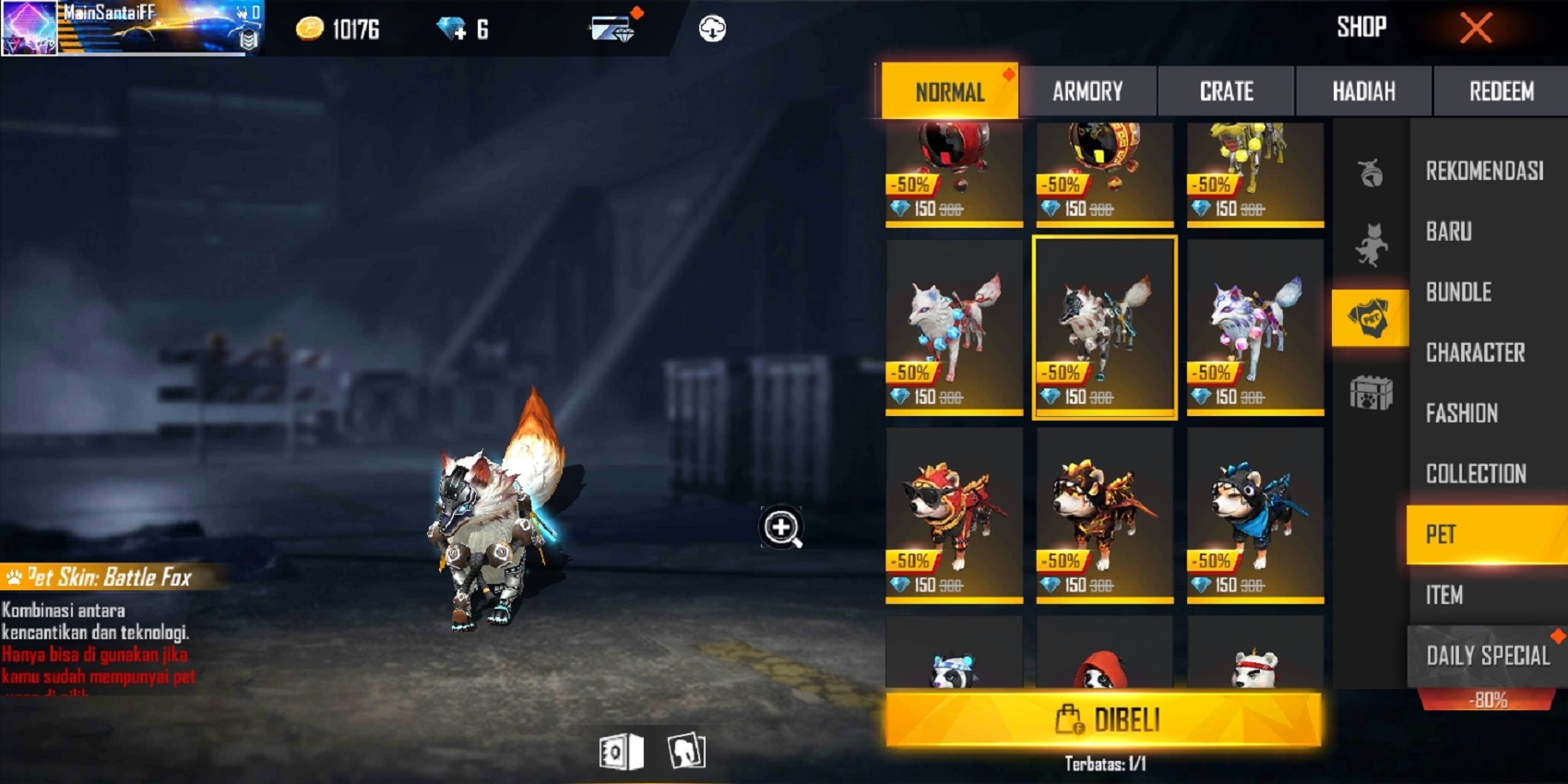Click the magnifier zoom icon near the fox

780,528
